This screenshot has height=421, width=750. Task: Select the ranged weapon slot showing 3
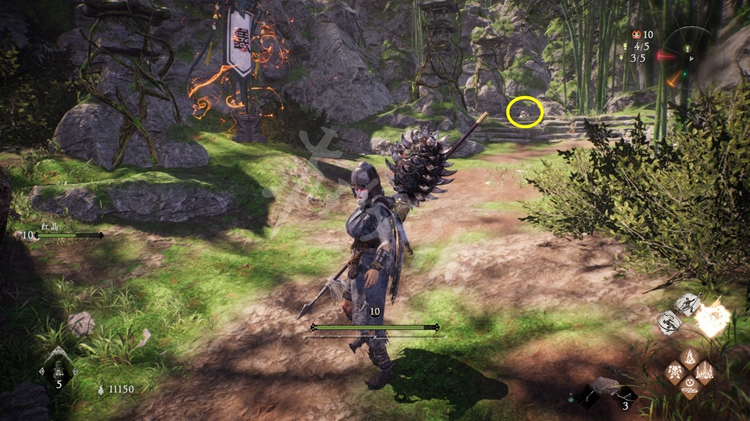[624, 395]
